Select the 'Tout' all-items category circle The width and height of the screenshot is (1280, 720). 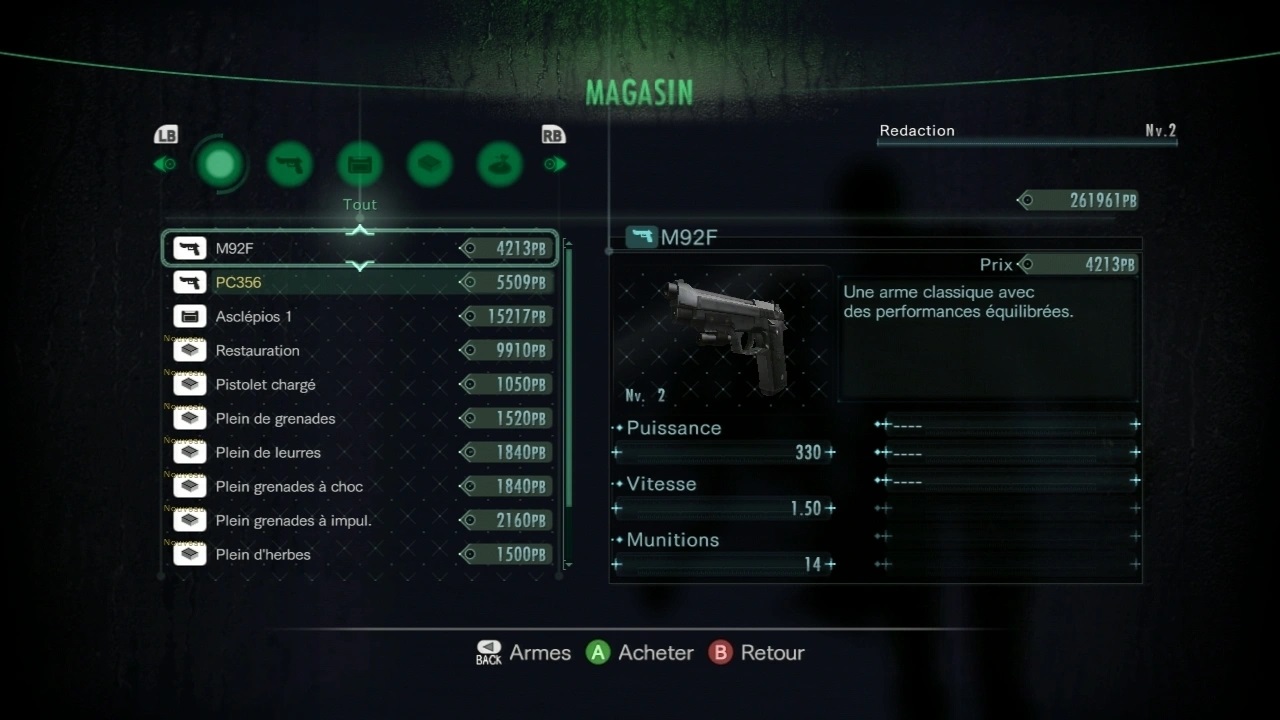[x=220, y=164]
